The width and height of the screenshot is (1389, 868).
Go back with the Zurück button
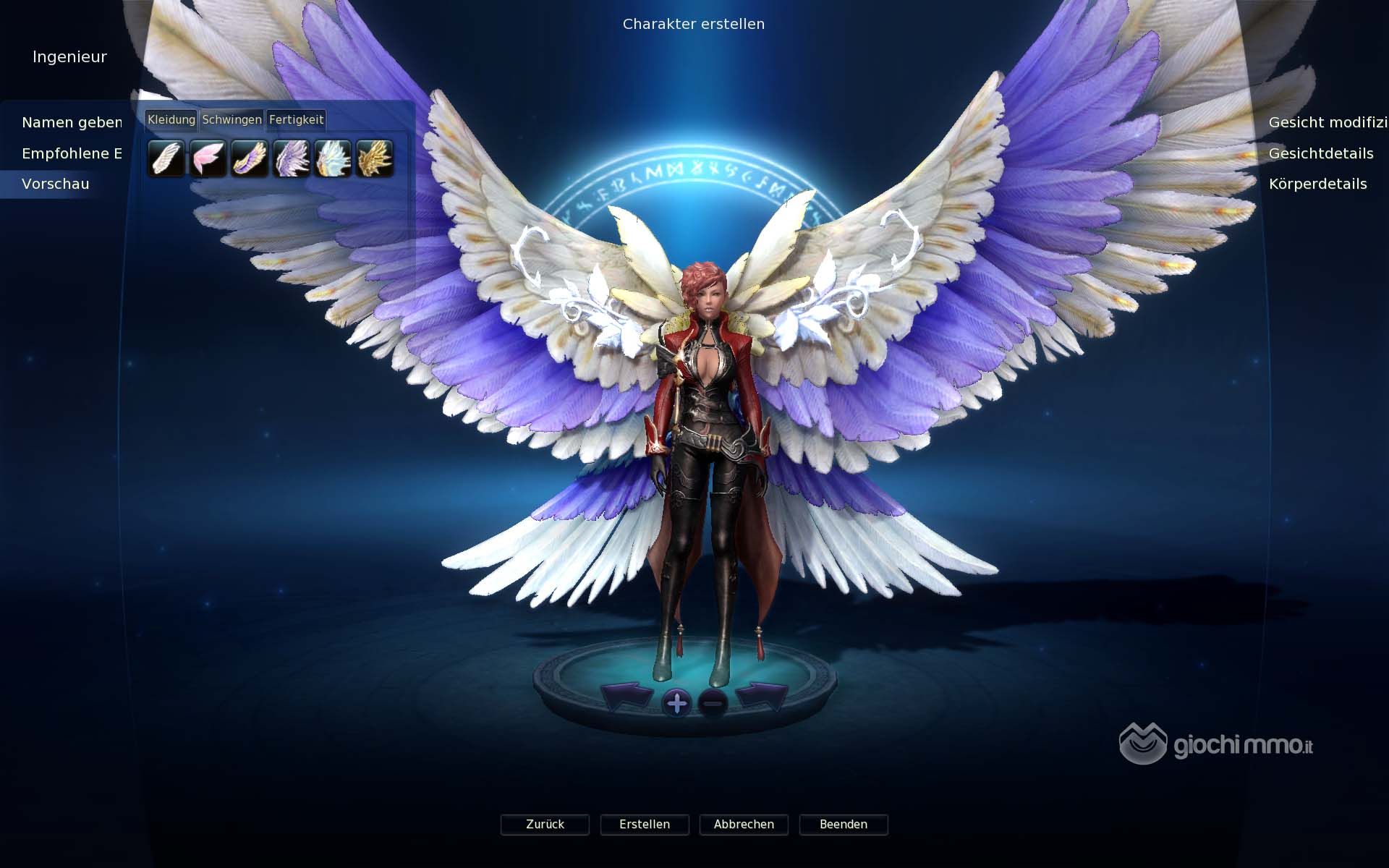545,825
